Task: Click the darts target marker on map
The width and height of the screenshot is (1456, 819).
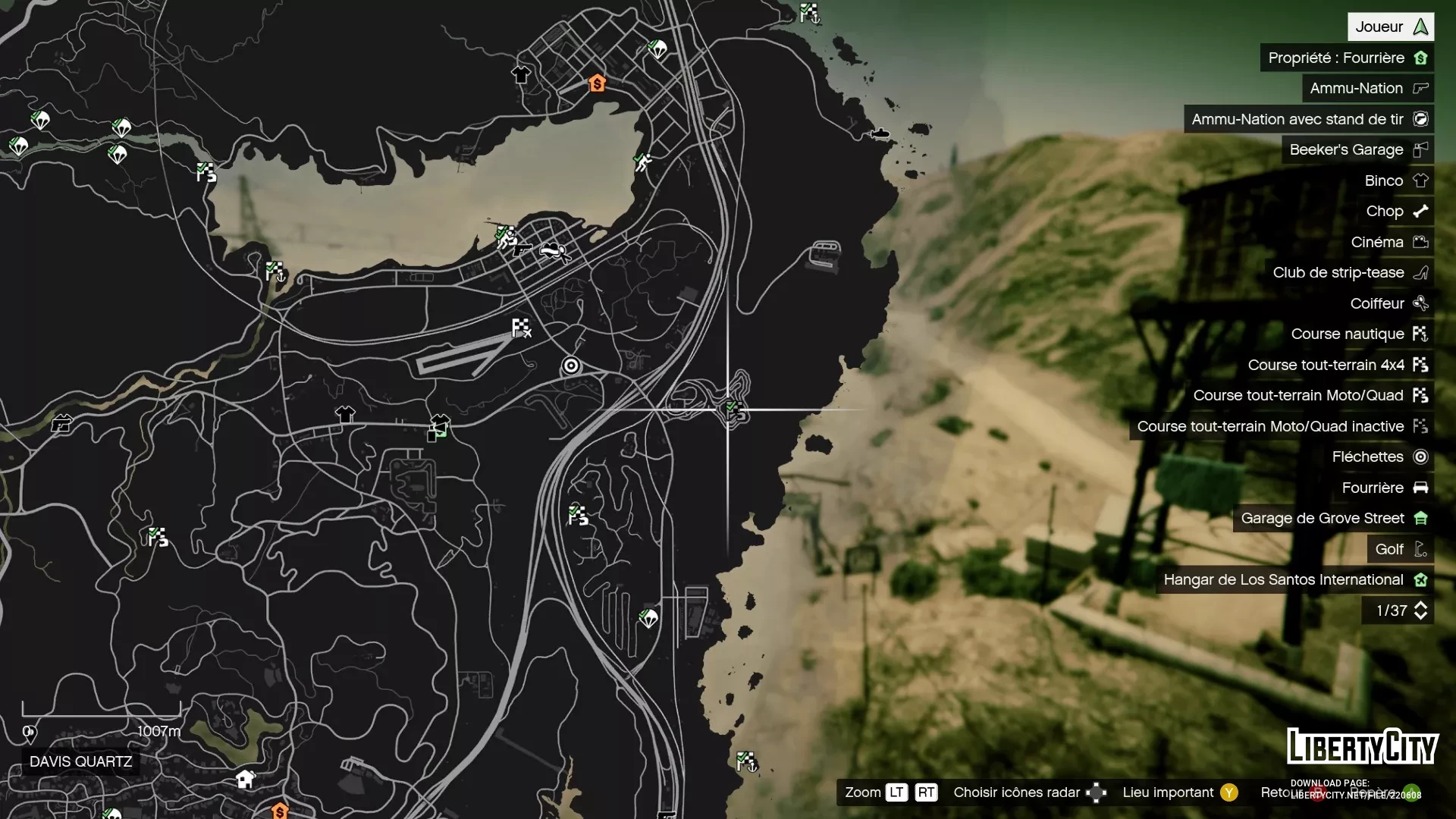Action: pos(571,366)
